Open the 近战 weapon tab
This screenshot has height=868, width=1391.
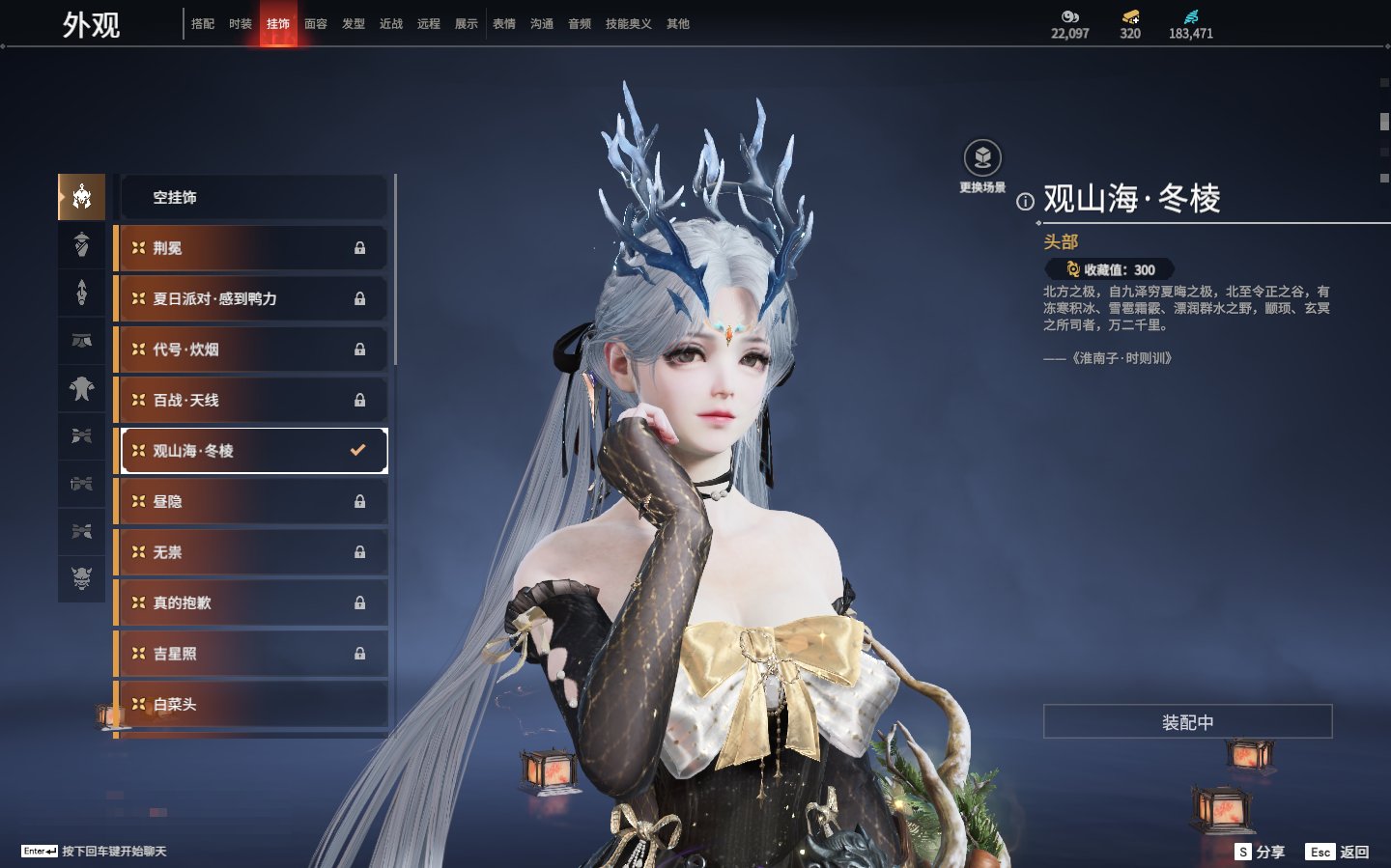[391, 24]
